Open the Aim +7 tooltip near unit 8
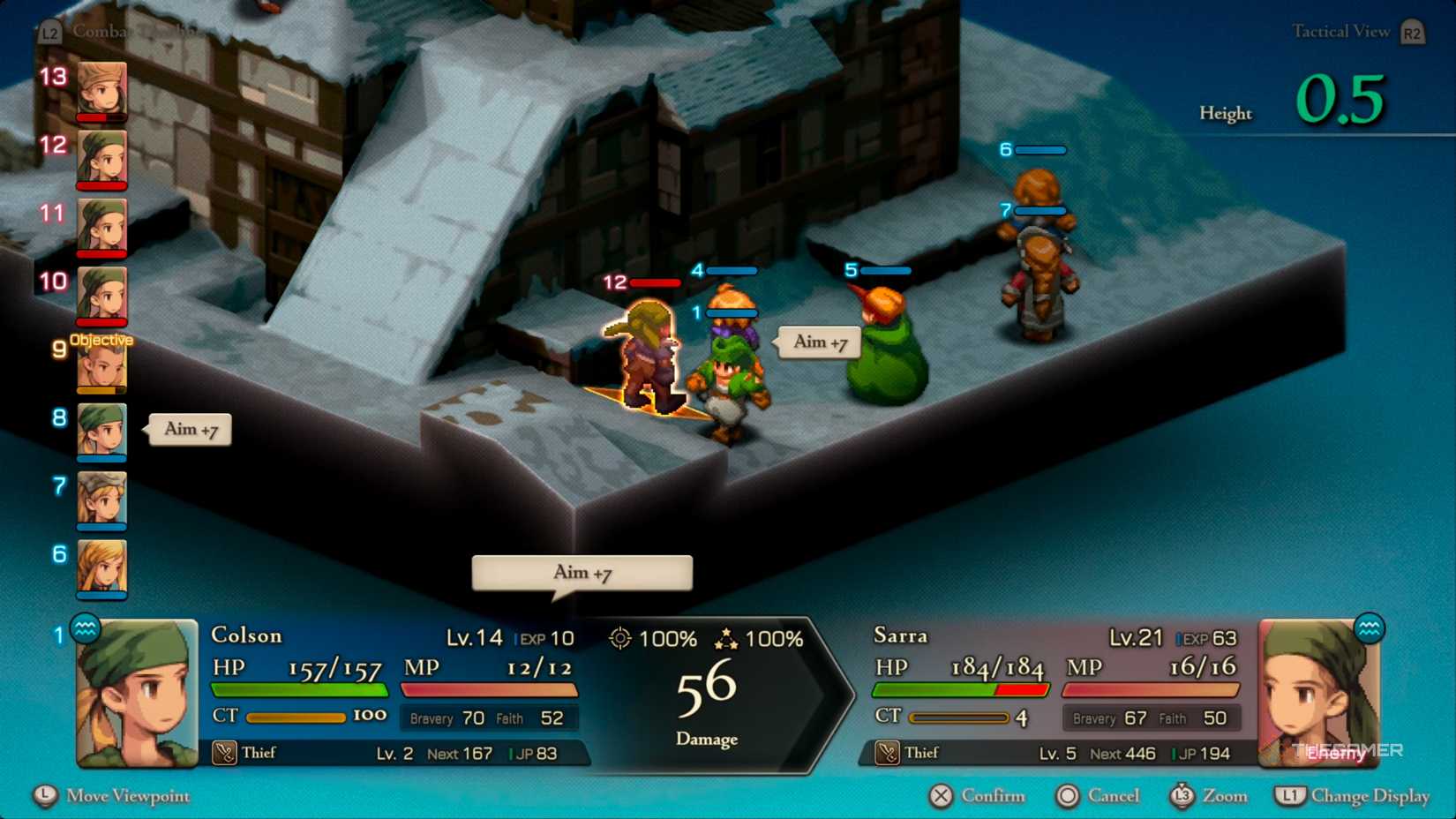The height and width of the screenshot is (819, 1456). click(x=189, y=429)
